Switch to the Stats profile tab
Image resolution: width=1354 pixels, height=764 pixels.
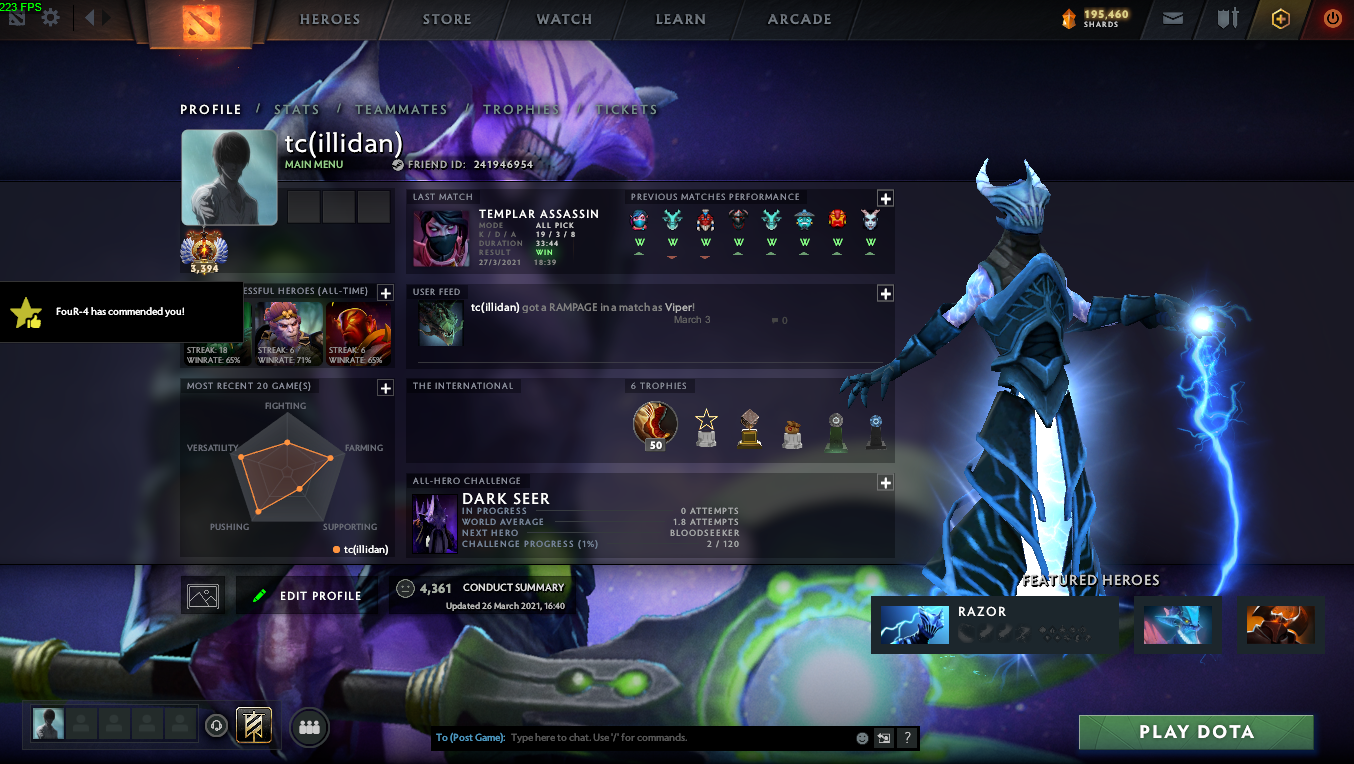point(297,110)
